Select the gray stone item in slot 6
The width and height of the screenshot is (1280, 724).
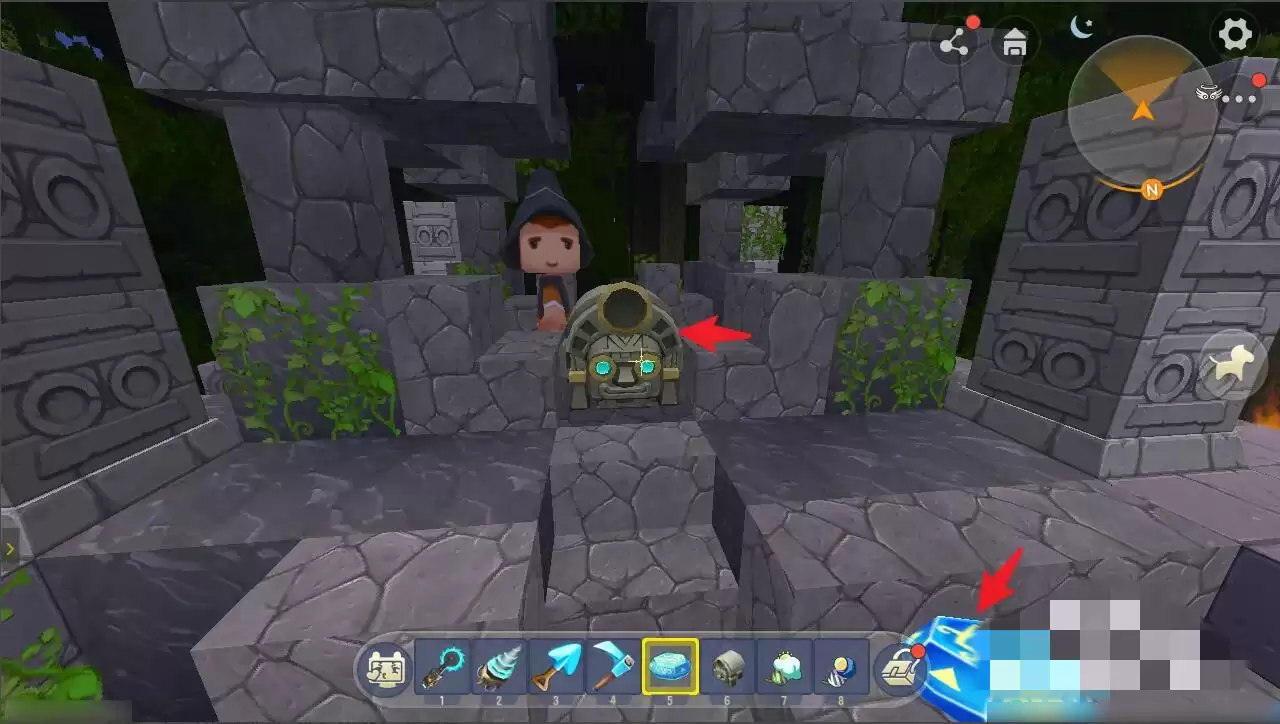727,665
